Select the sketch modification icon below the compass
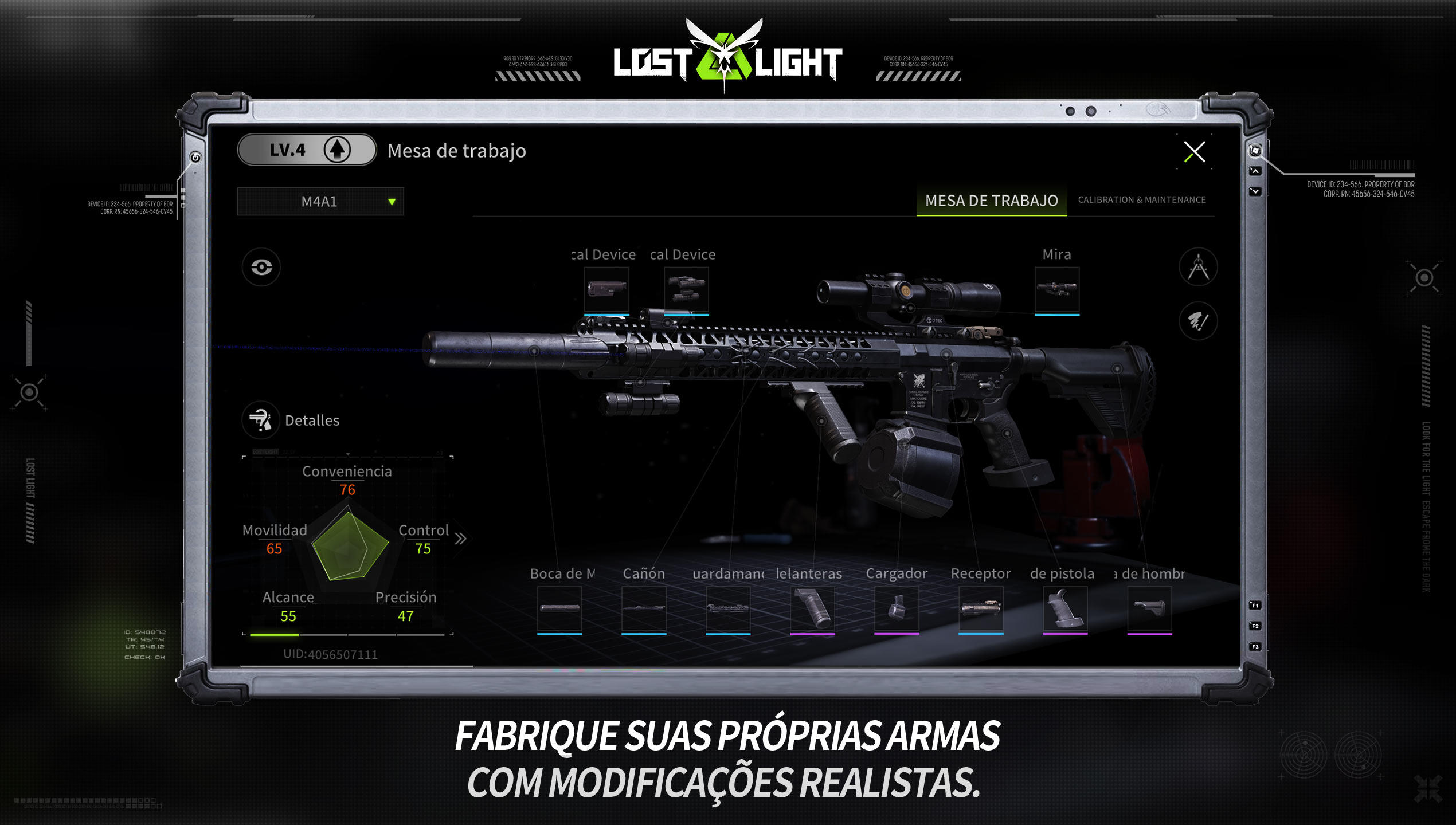 (x=1198, y=321)
